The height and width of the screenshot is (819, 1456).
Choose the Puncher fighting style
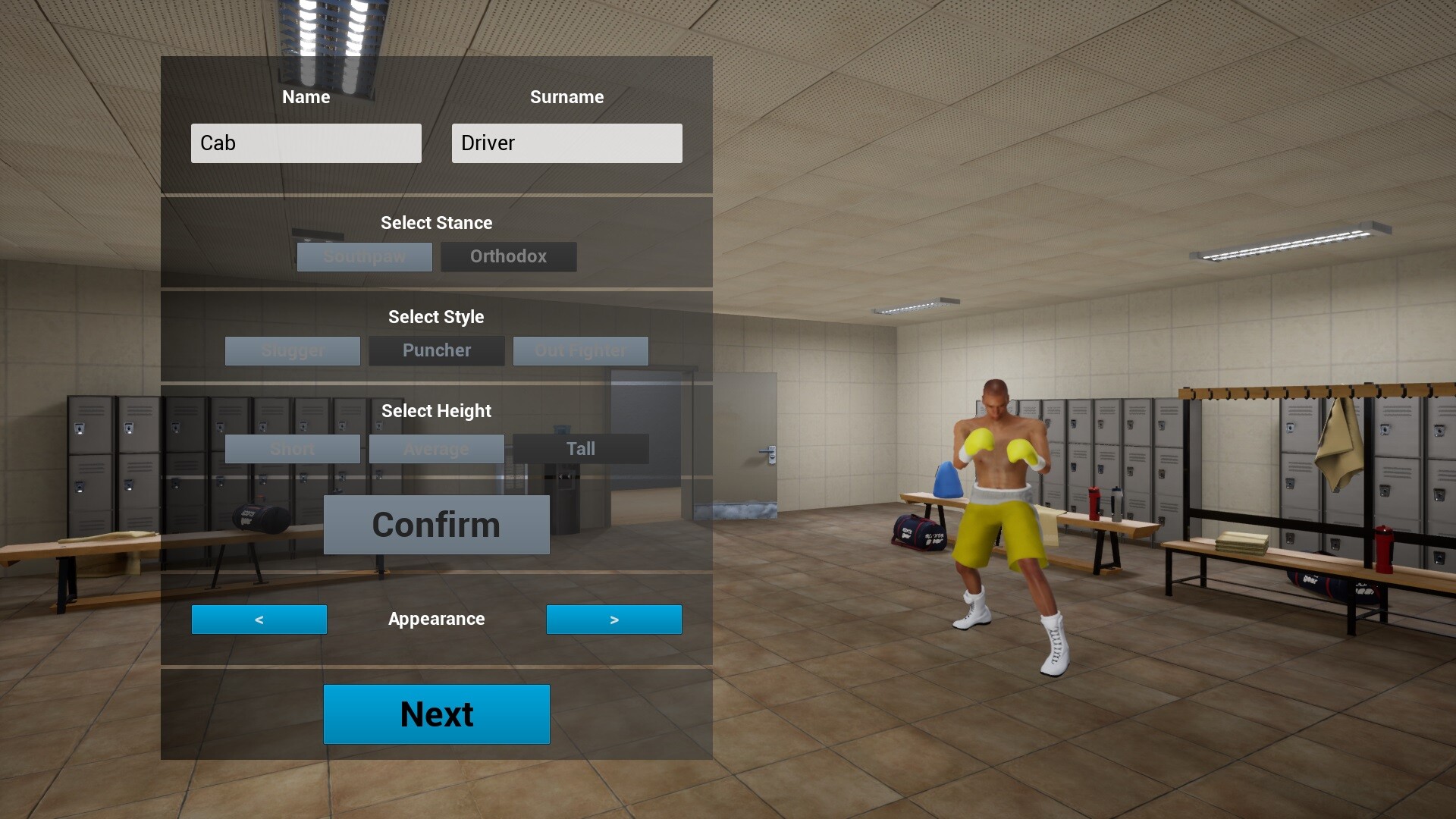coord(436,350)
